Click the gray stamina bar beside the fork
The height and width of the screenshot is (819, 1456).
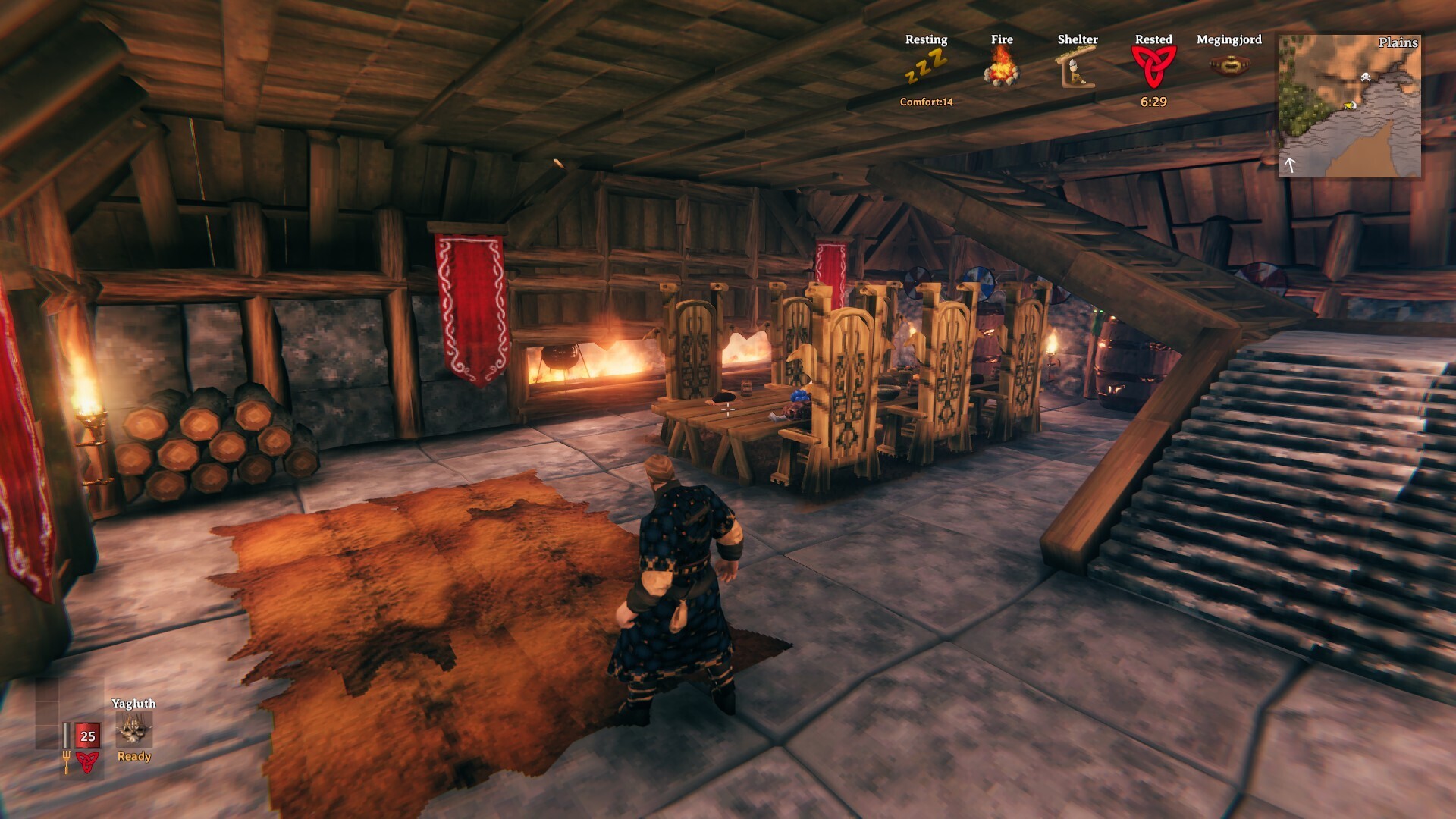(67, 736)
